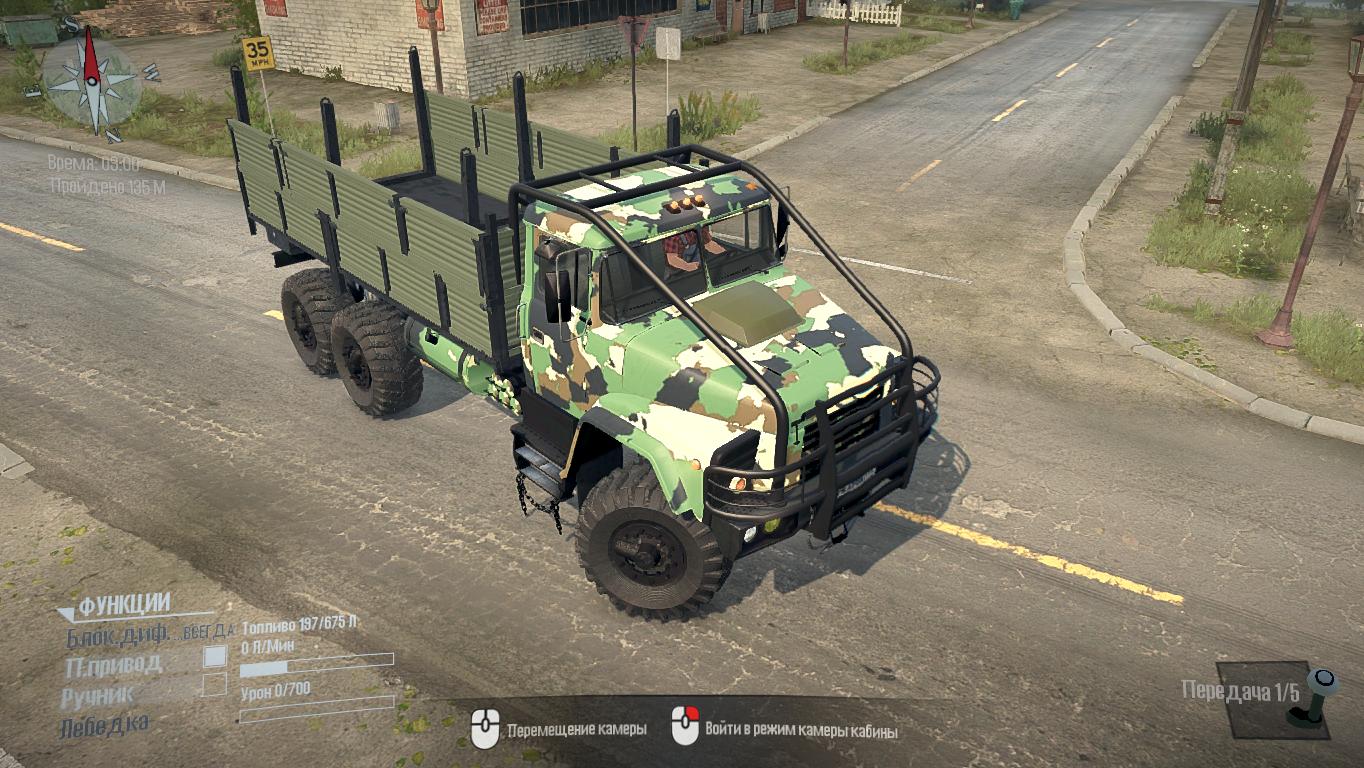Choose the Лебедка winch function
Image resolution: width=1364 pixels, height=768 pixels.
(x=105, y=724)
